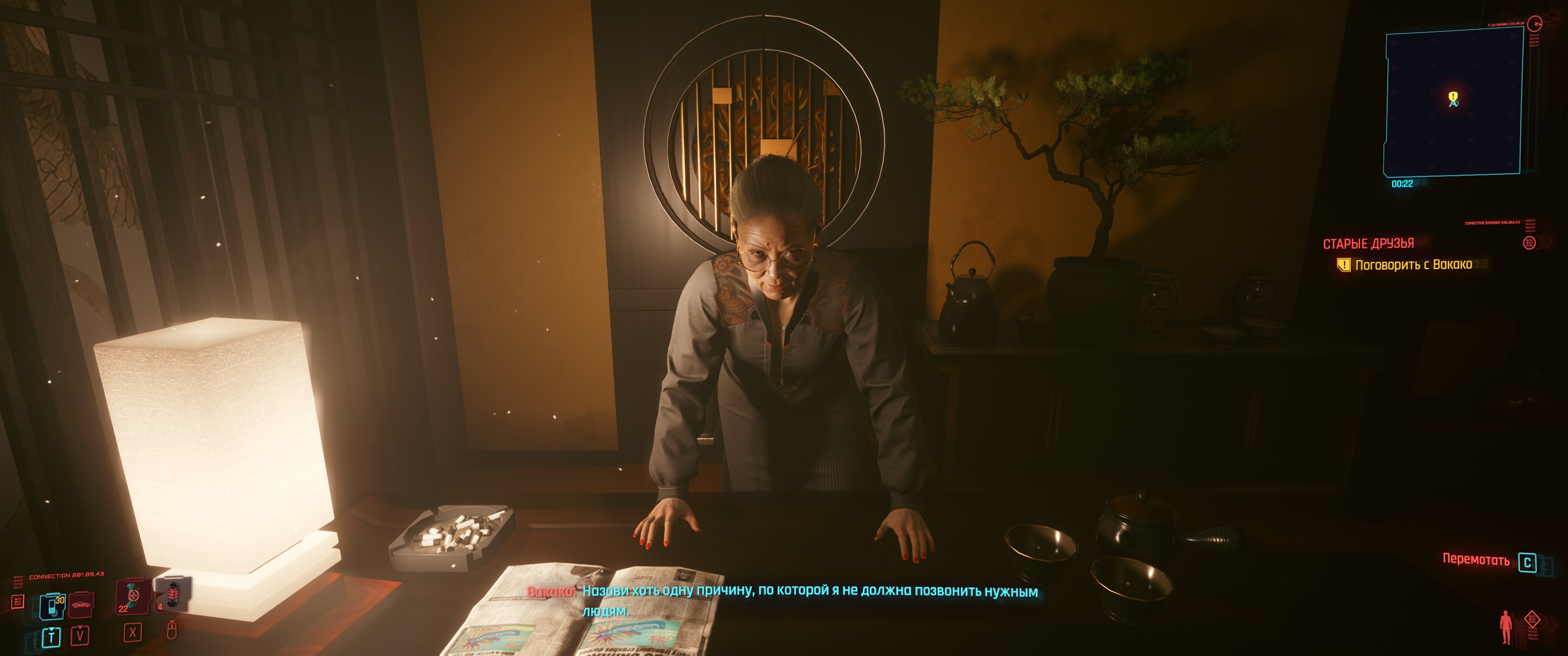The width and height of the screenshot is (1568, 656).
Task: Click the quest title СТАРЫЕ ДРУЗЬЯ
Action: pos(1368,244)
